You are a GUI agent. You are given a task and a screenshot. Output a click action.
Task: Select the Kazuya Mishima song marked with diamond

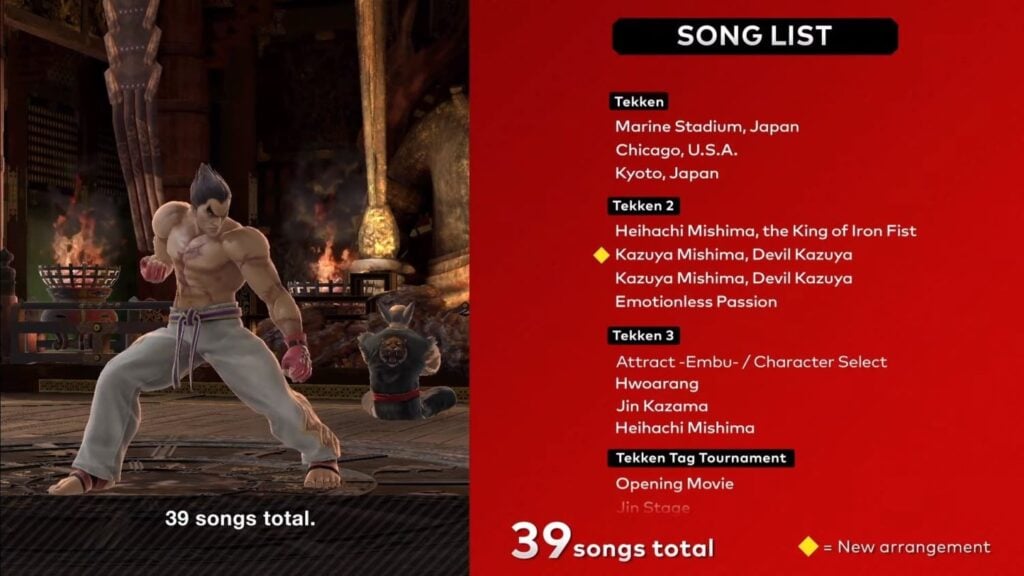(733, 255)
